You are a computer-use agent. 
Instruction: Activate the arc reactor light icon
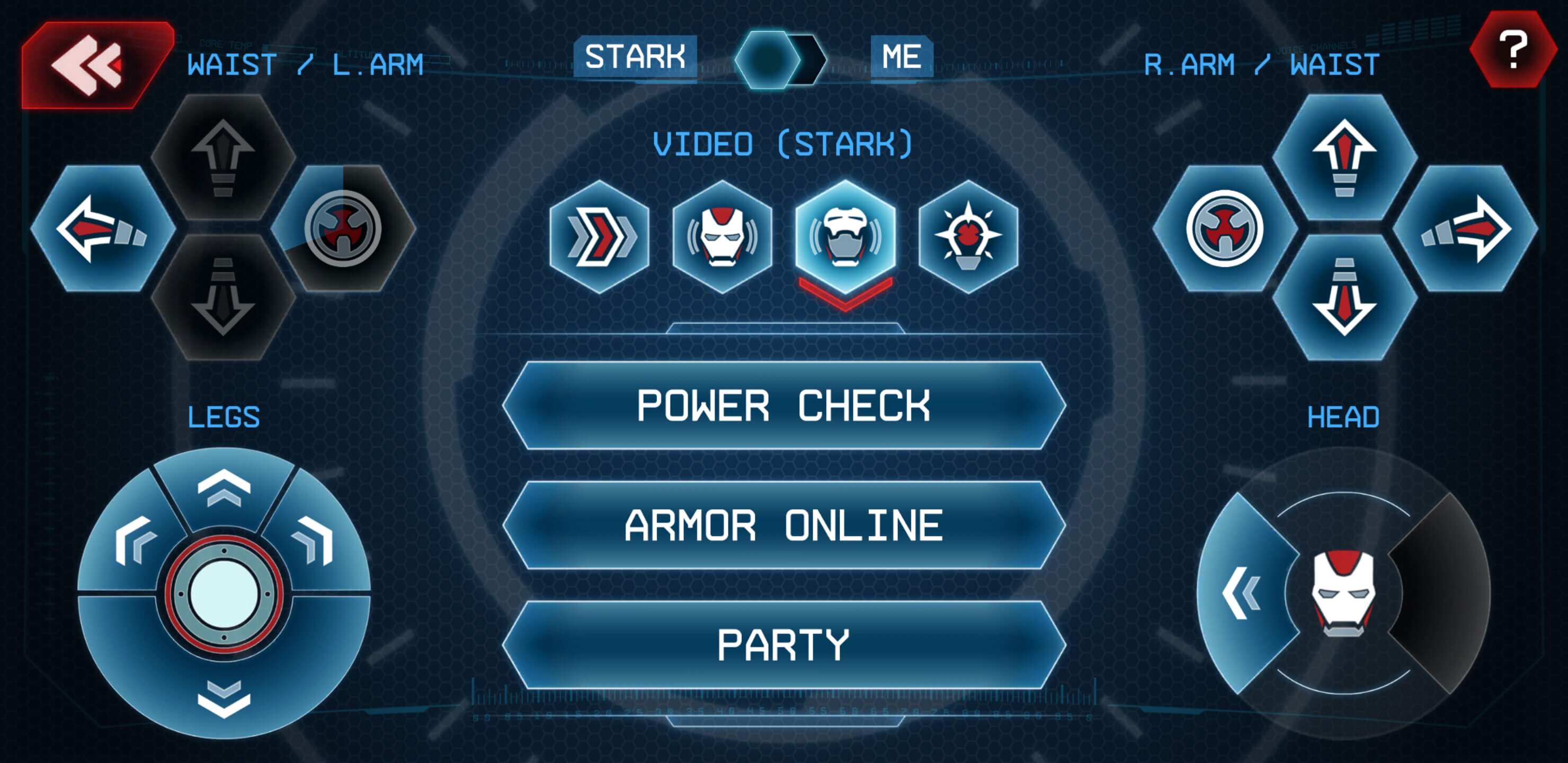(968, 236)
